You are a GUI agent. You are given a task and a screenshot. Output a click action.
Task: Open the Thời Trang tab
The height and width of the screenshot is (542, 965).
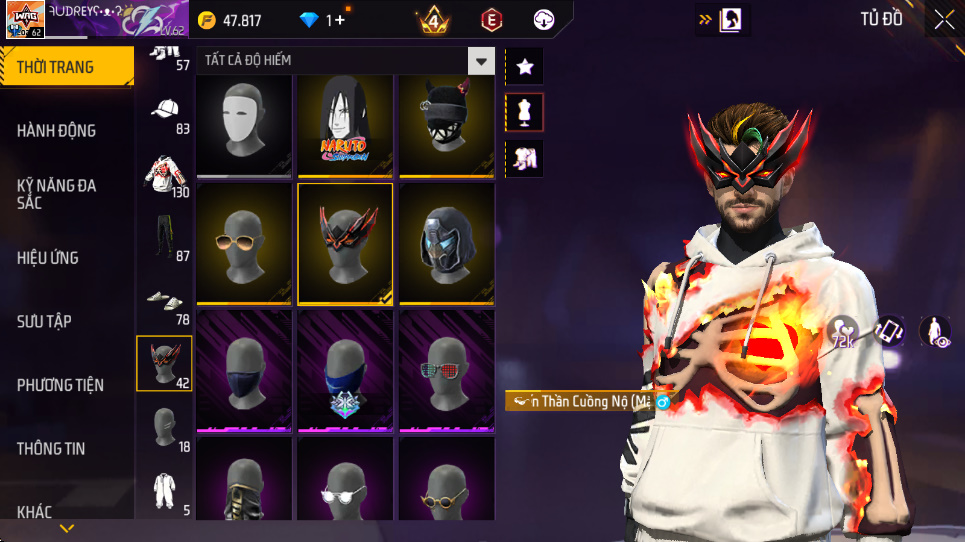(x=66, y=67)
